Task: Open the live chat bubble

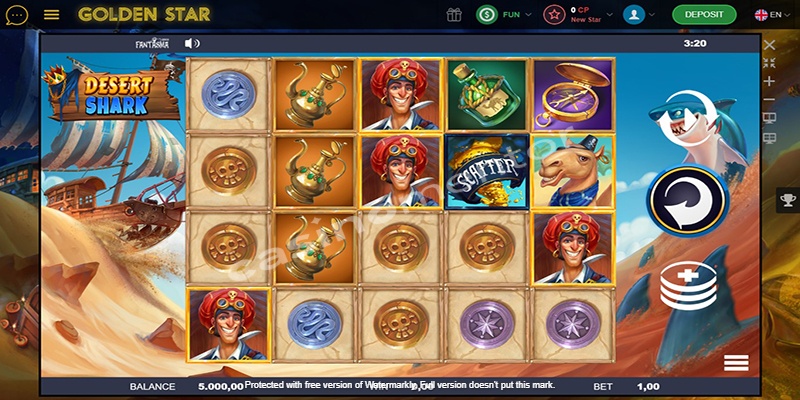Action: coord(17,15)
